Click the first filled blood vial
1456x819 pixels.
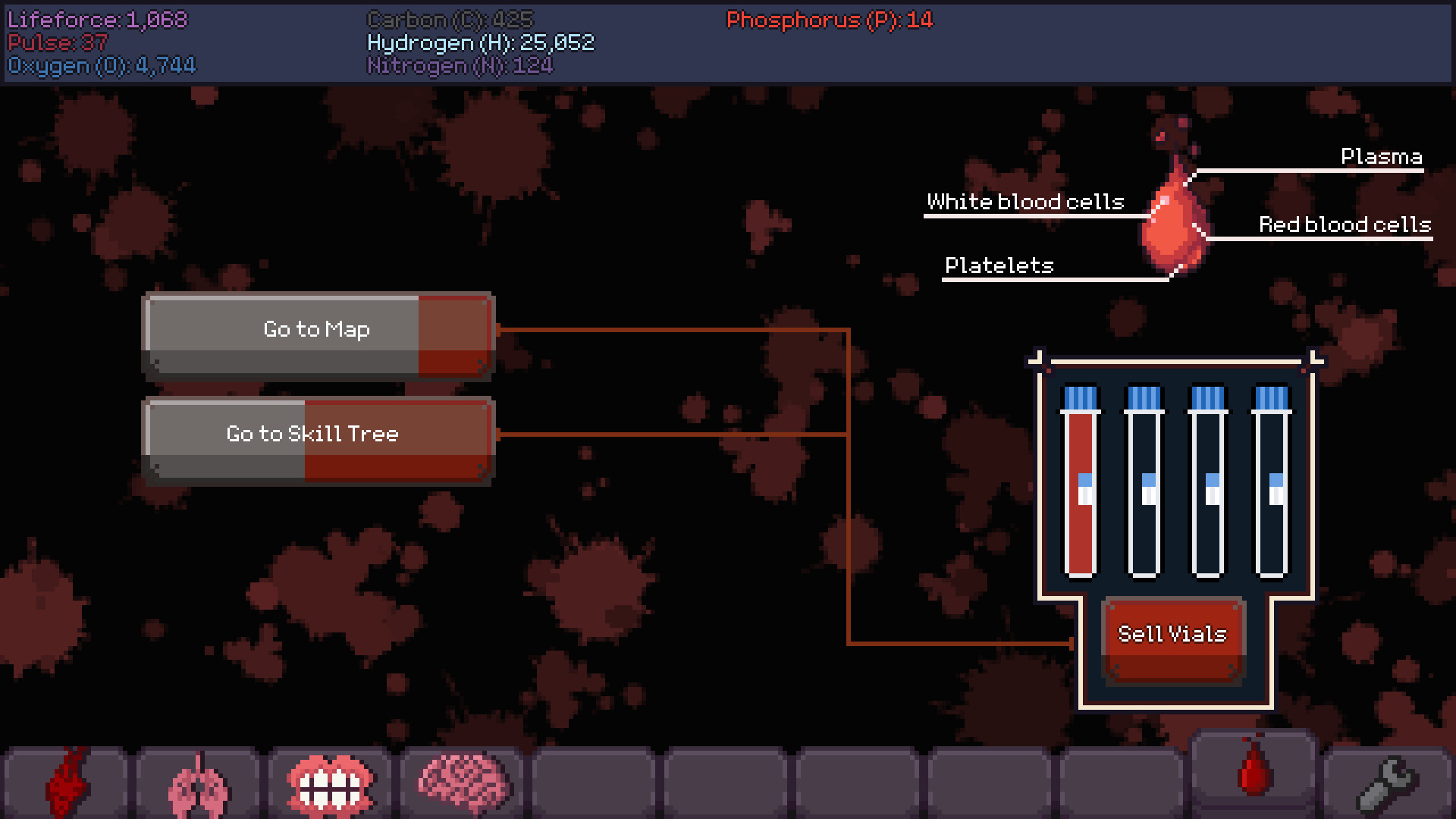1081,485
